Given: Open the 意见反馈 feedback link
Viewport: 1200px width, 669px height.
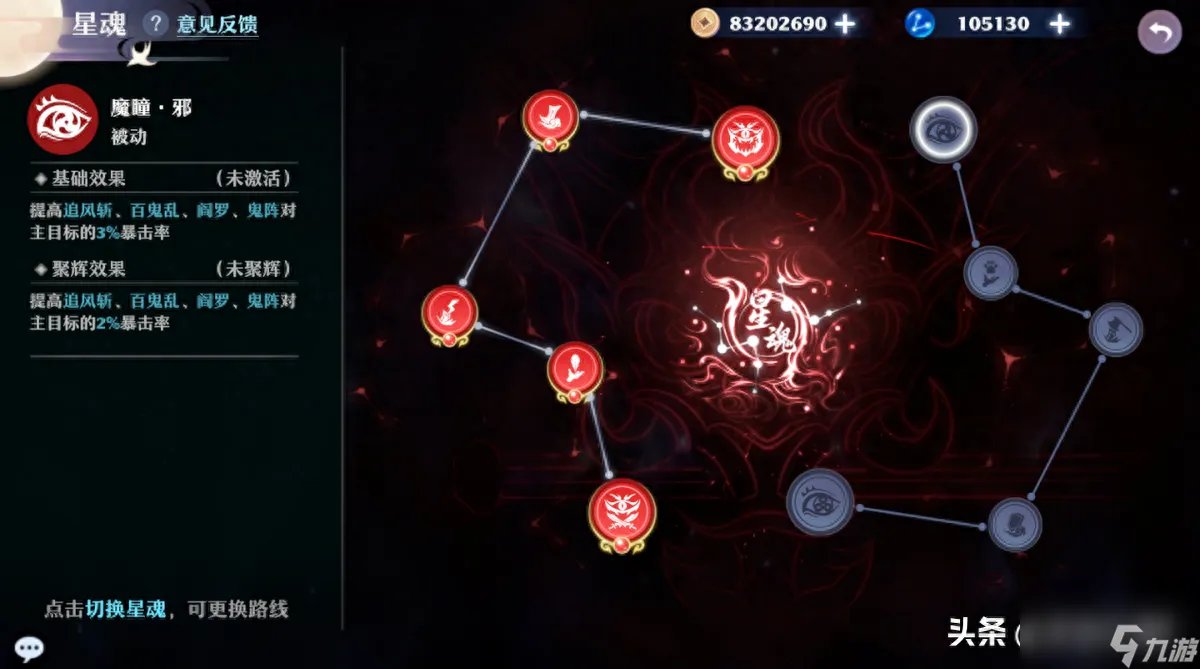Looking at the screenshot, I should pos(217,24).
